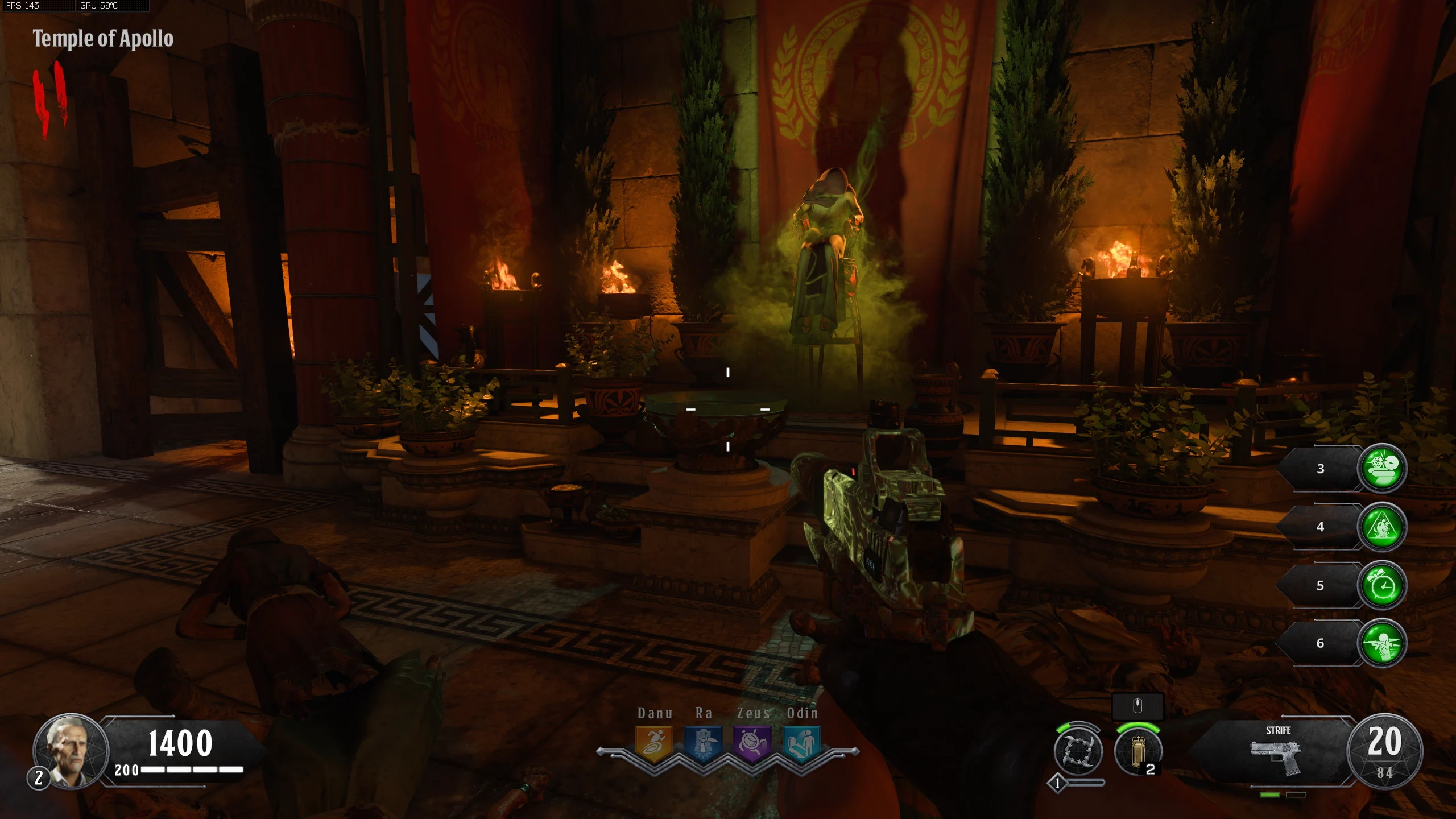Select the orange Danu running-man perk
The width and height of the screenshot is (1456, 819).
pyautogui.click(x=654, y=742)
